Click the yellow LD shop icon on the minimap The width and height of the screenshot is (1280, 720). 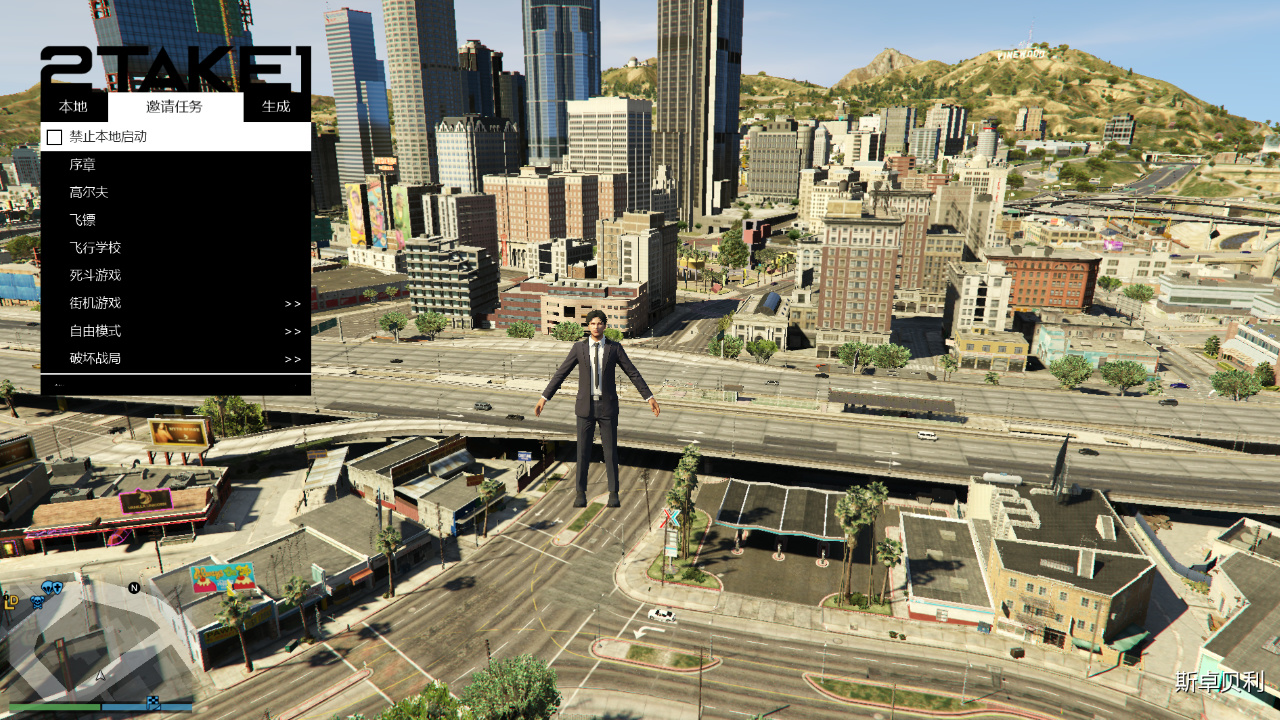coord(11,601)
